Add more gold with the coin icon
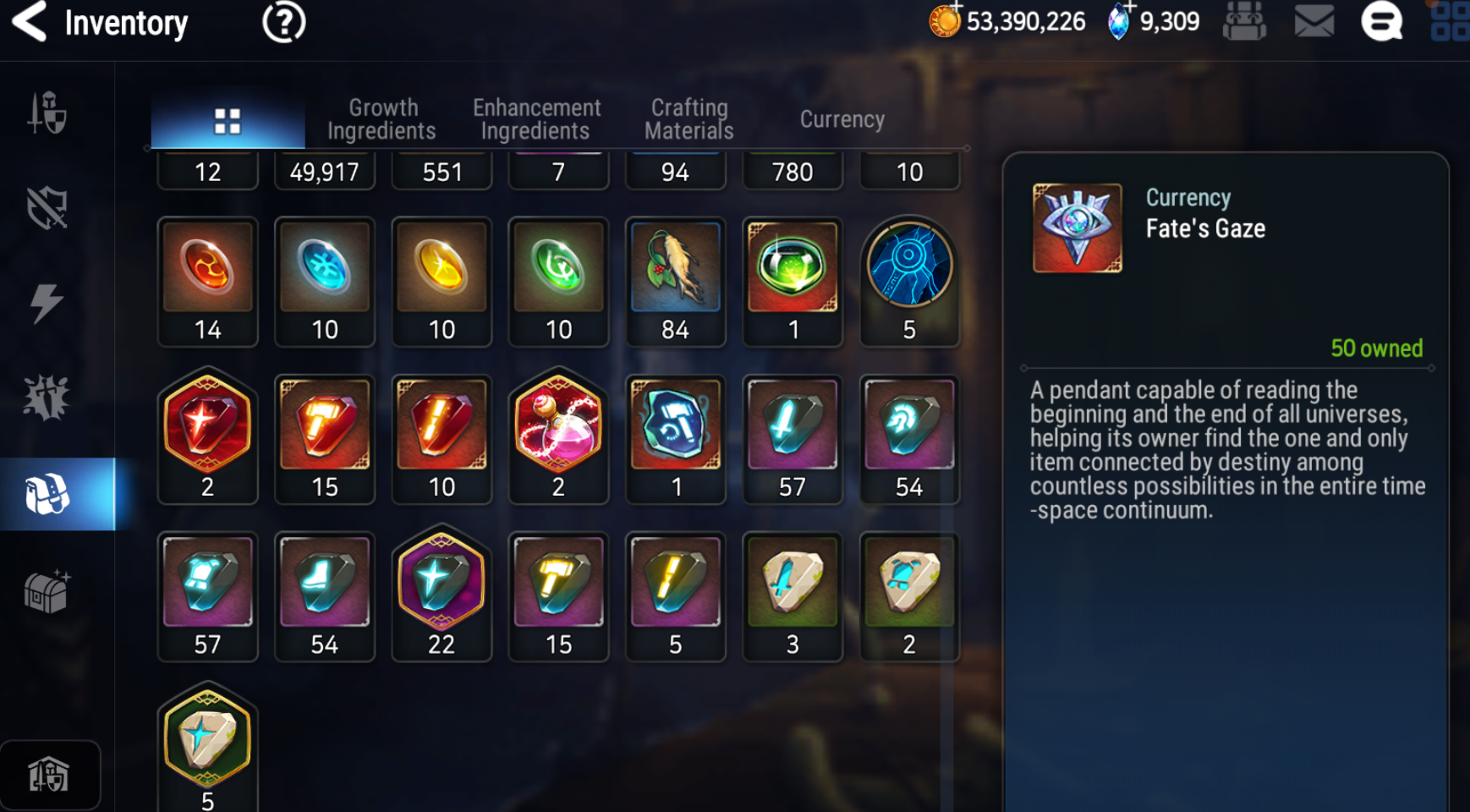Image resolution: width=1470 pixels, height=812 pixels. [946, 20]
